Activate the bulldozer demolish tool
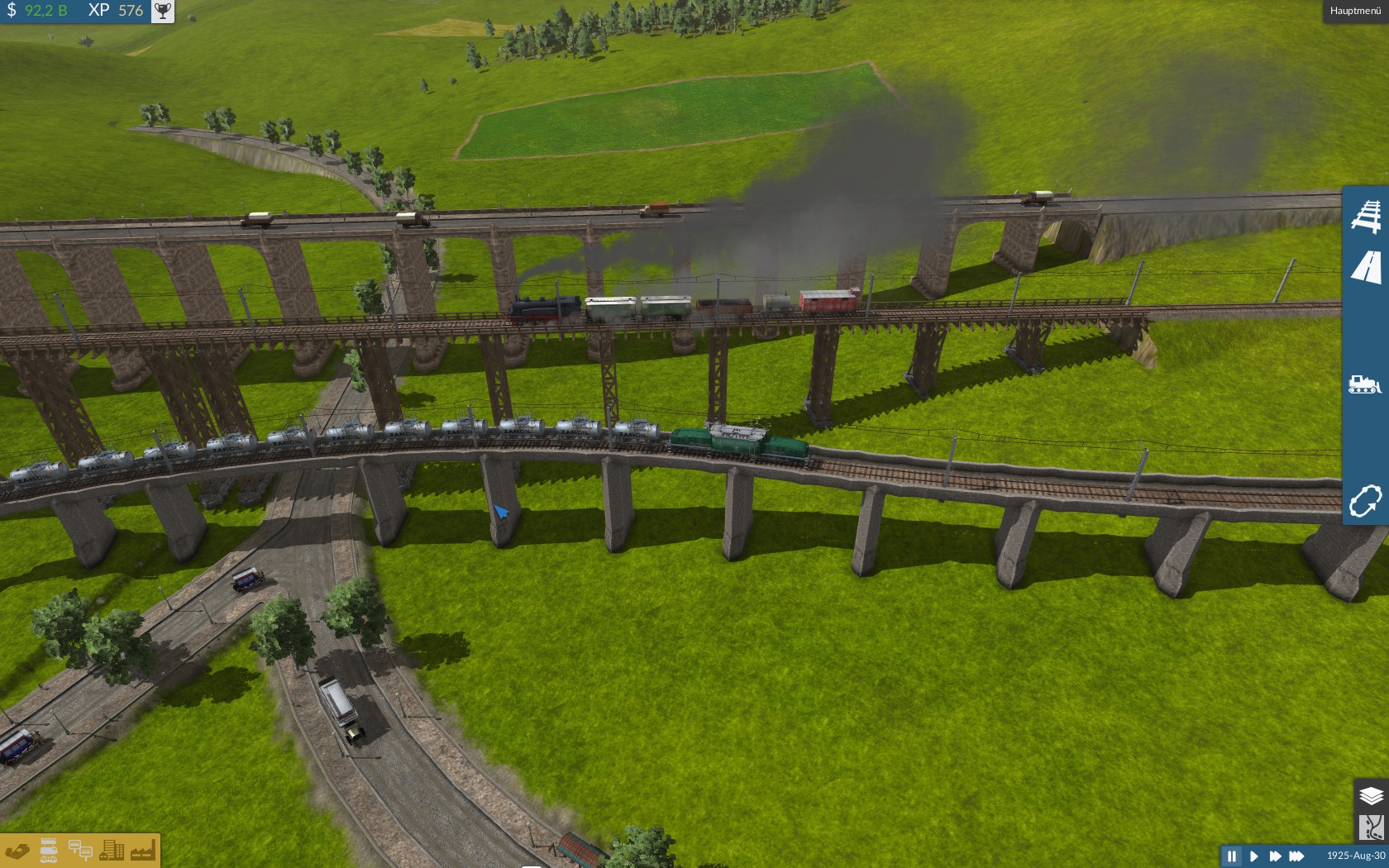 point(1365,384)
